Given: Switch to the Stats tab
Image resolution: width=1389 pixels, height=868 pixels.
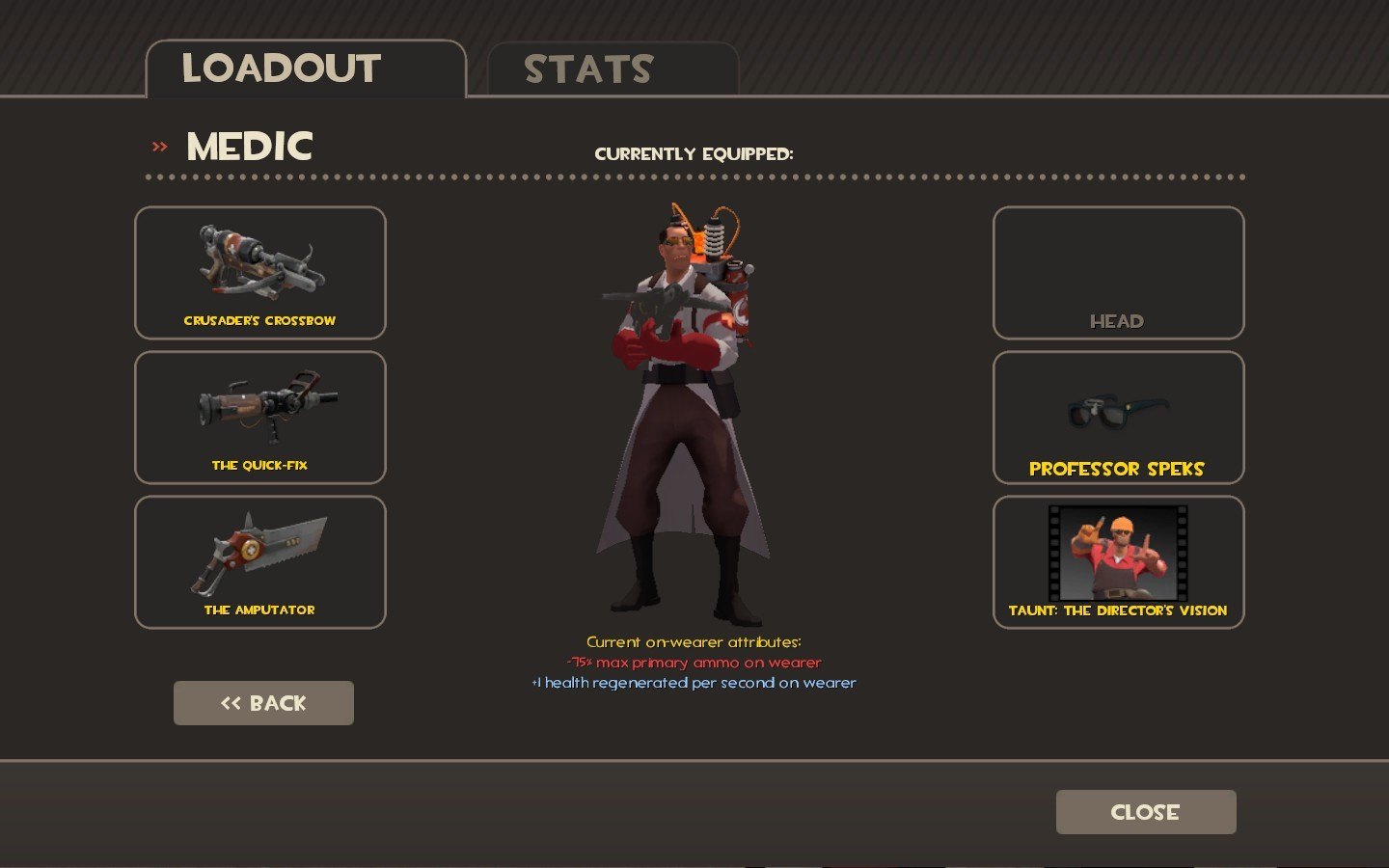Looking at the screenshot, I should [x=613, y=69].
